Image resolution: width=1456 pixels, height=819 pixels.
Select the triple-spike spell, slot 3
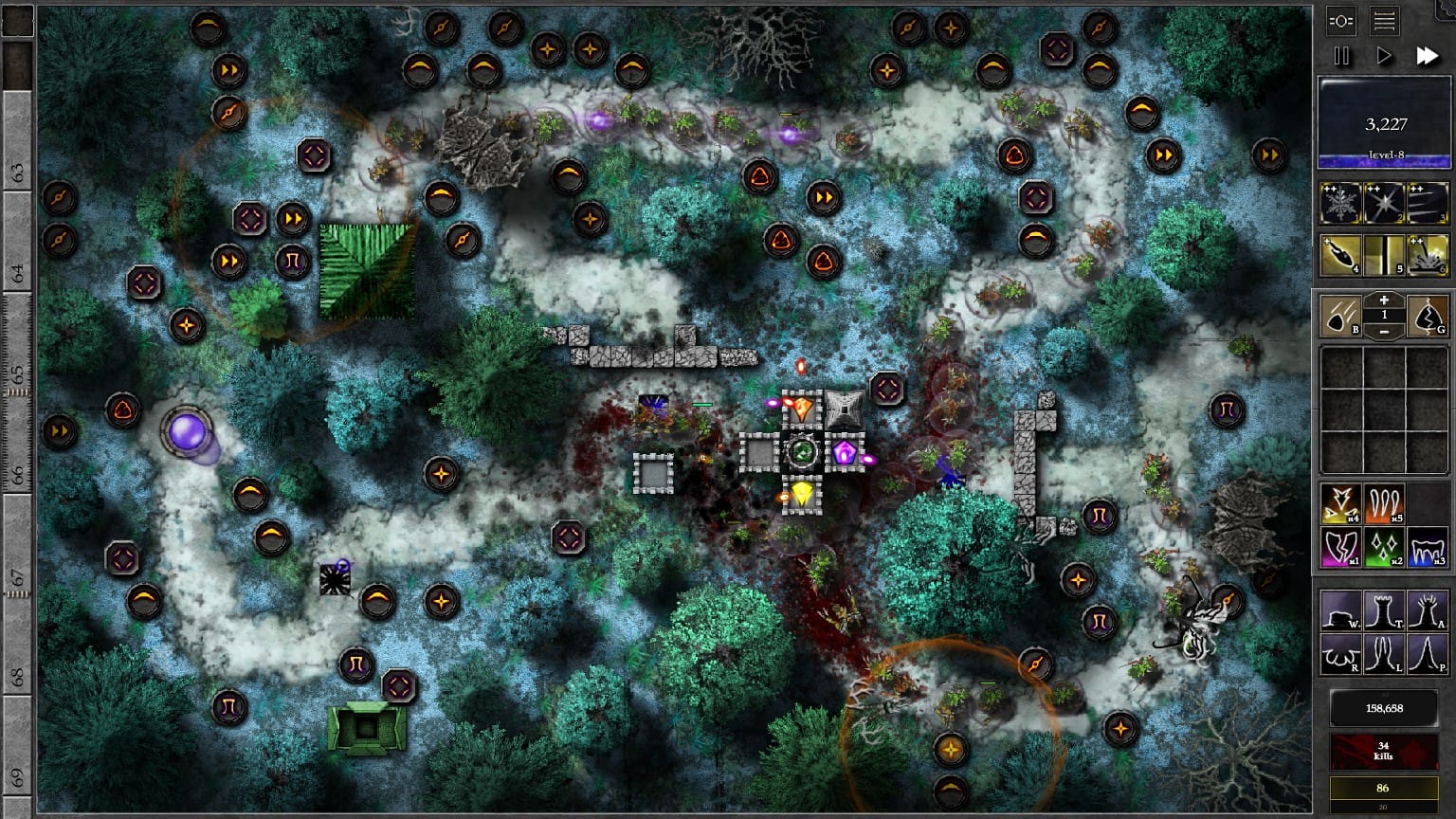1427,203
